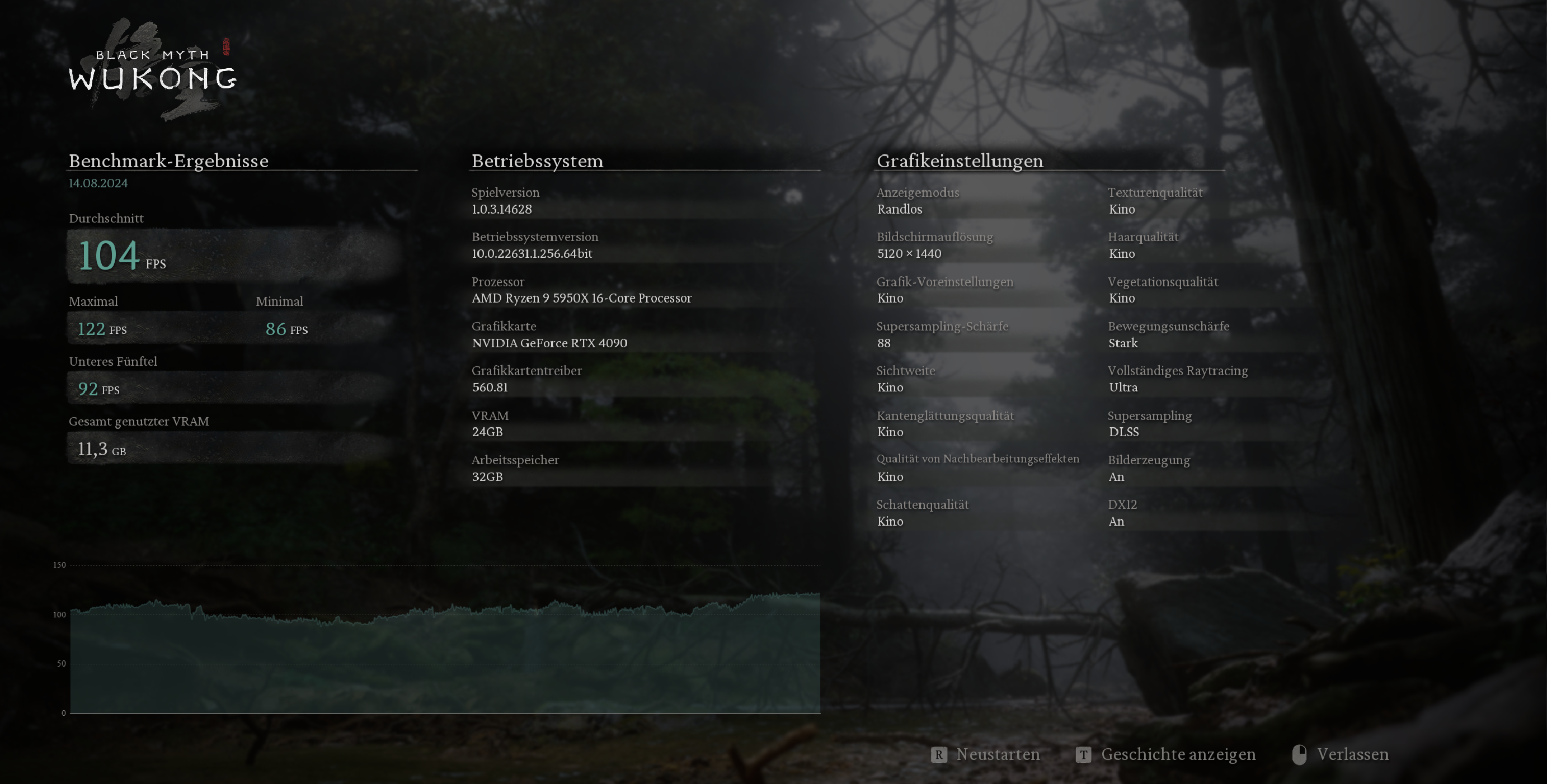This screenshot has height=784, width=1547.
Task: Change Vollständiges Raytracing from Ultra
Action: (x=1177, y=379)
